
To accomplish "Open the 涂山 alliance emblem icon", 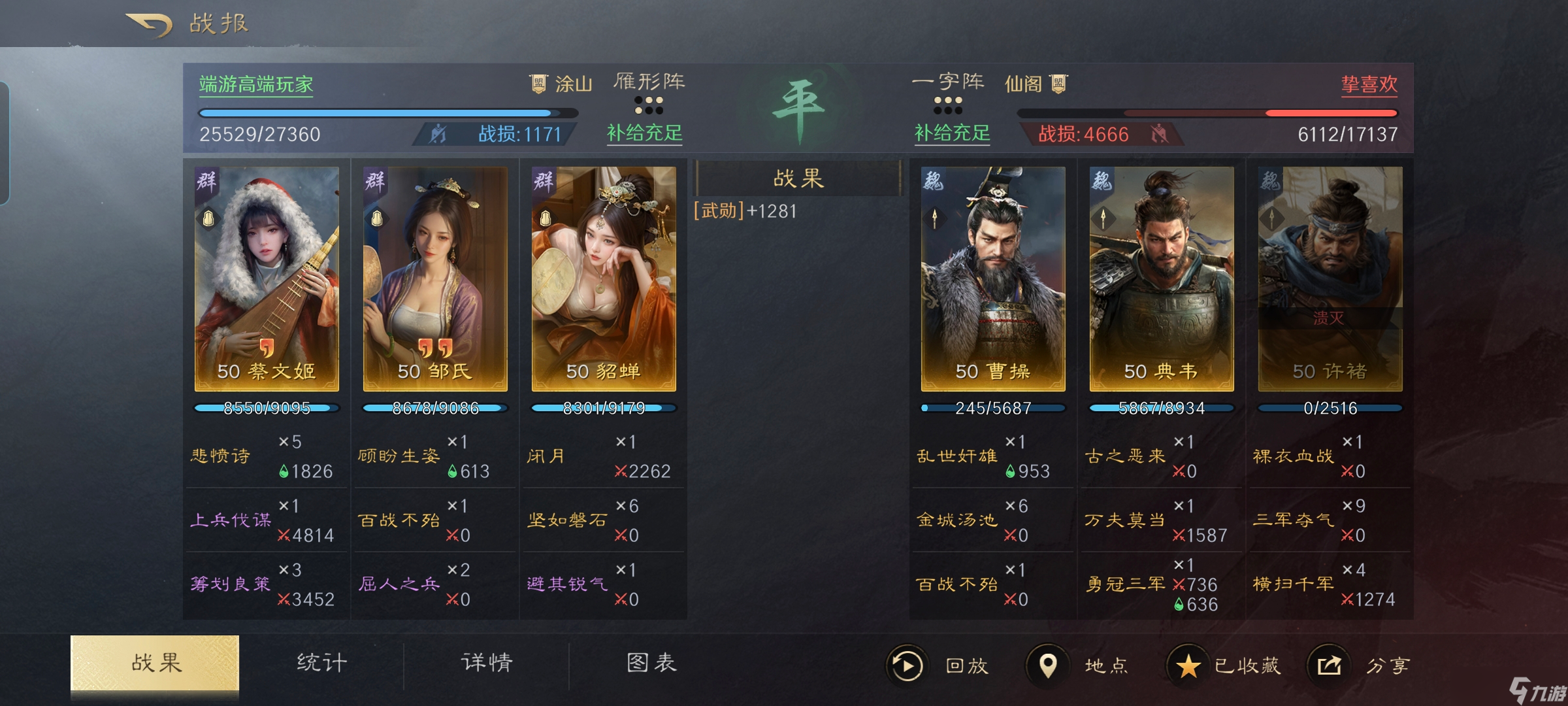I will pyautogui.click(x=538, y=83).
